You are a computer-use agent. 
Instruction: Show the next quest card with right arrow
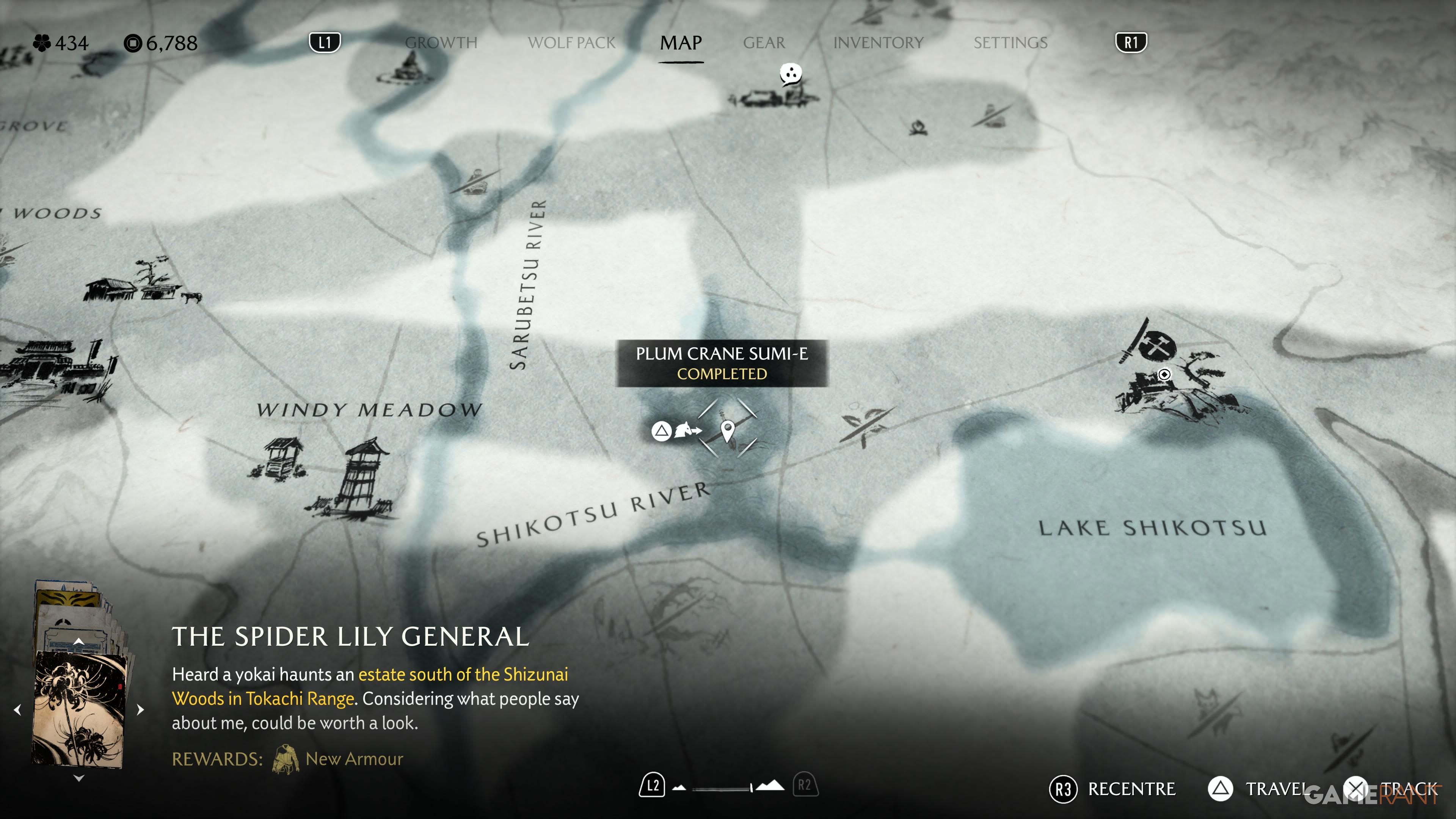(141, 709)
